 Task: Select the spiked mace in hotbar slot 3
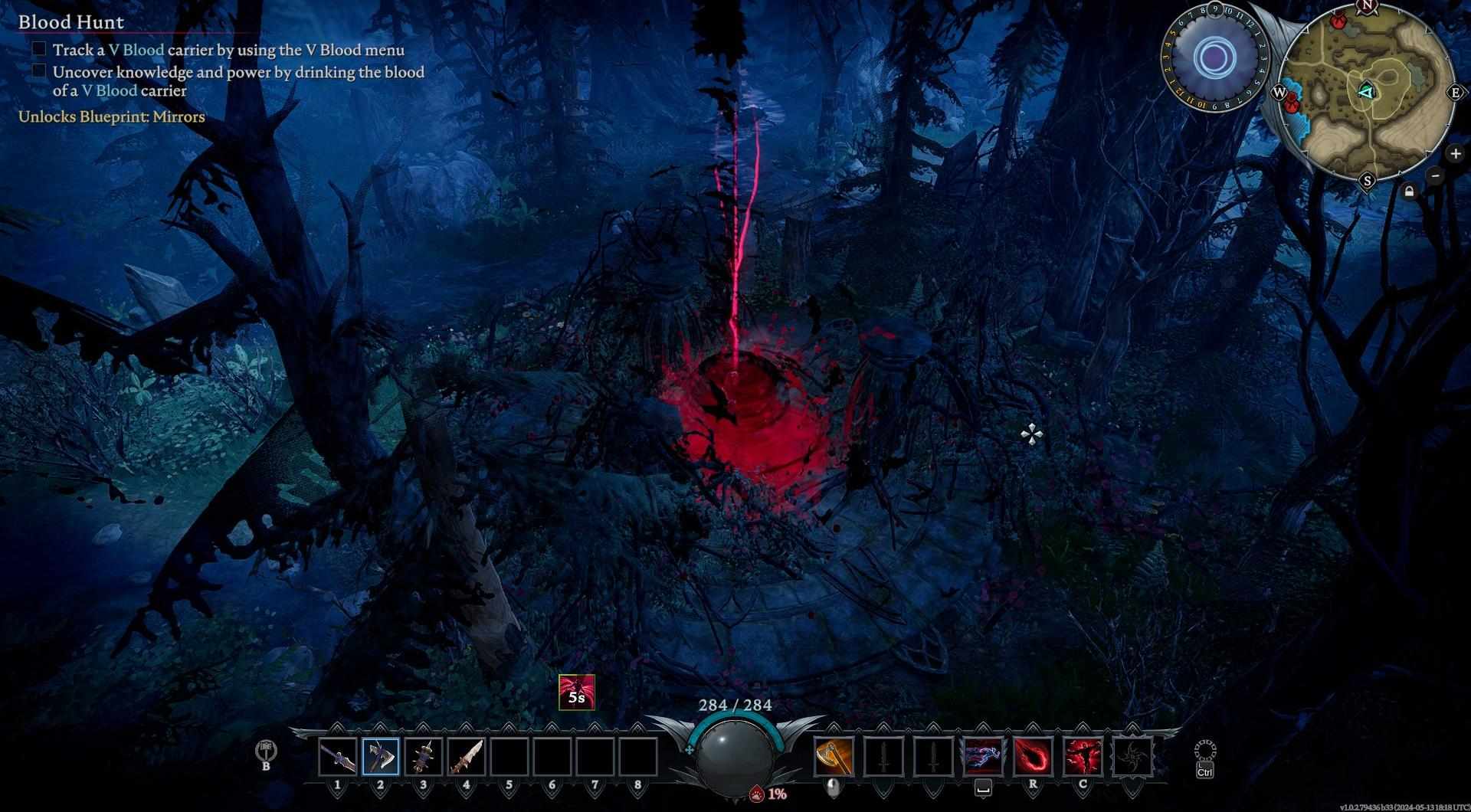tap(424, 757)
